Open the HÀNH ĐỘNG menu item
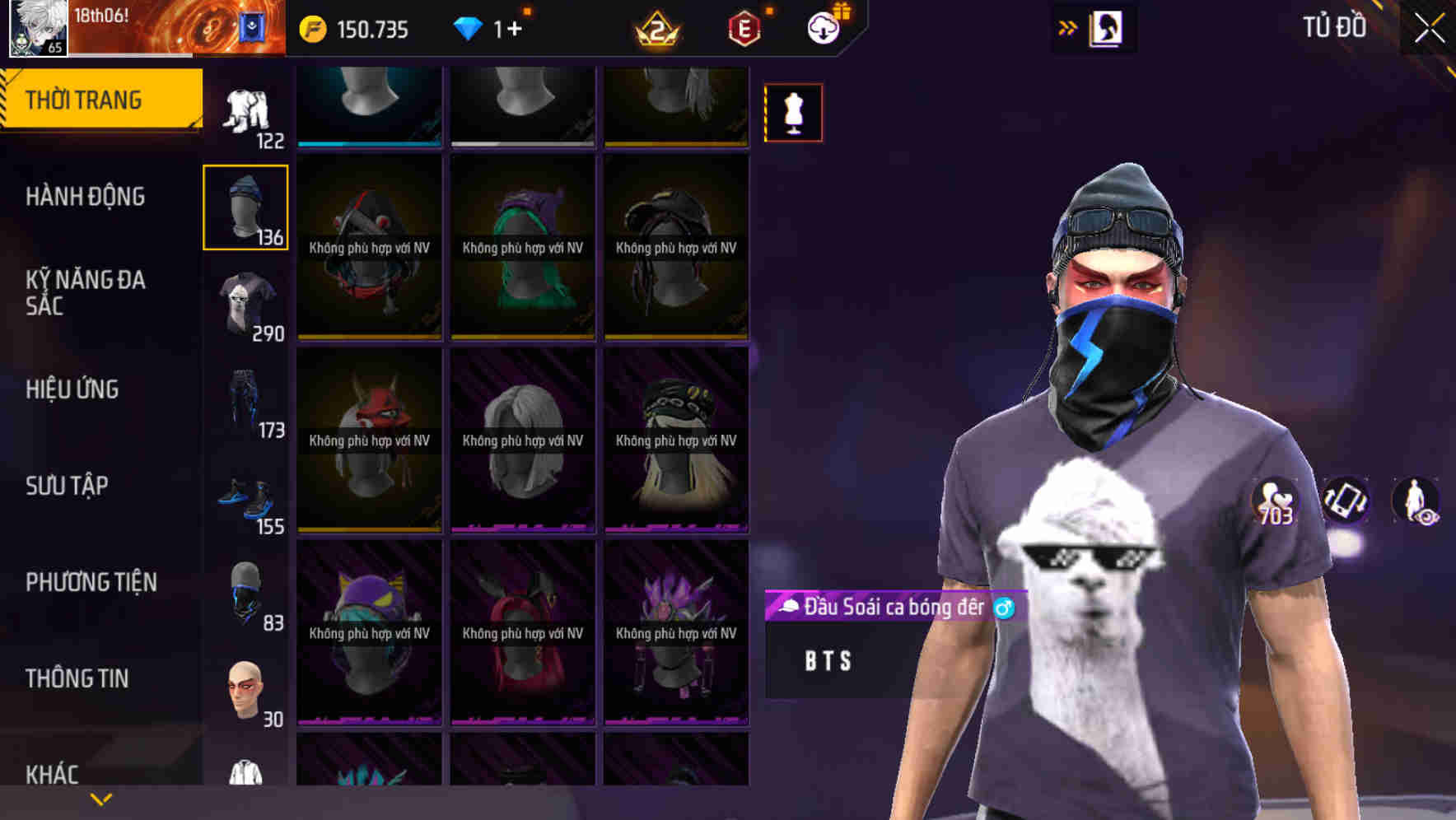Viewport: 1456px width, 820px height. 86,197
